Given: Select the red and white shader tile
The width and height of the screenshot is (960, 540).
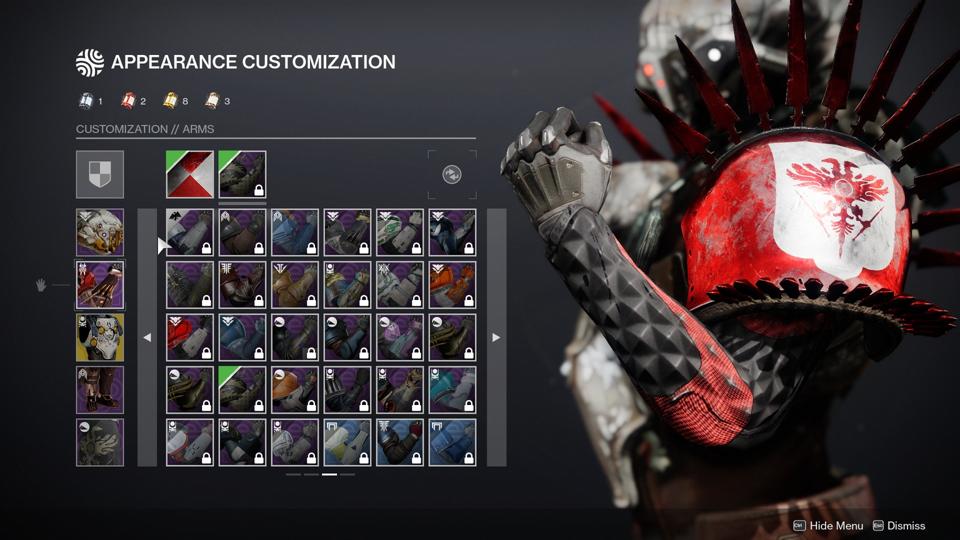Looking at the screenshot, I should 190,174.
